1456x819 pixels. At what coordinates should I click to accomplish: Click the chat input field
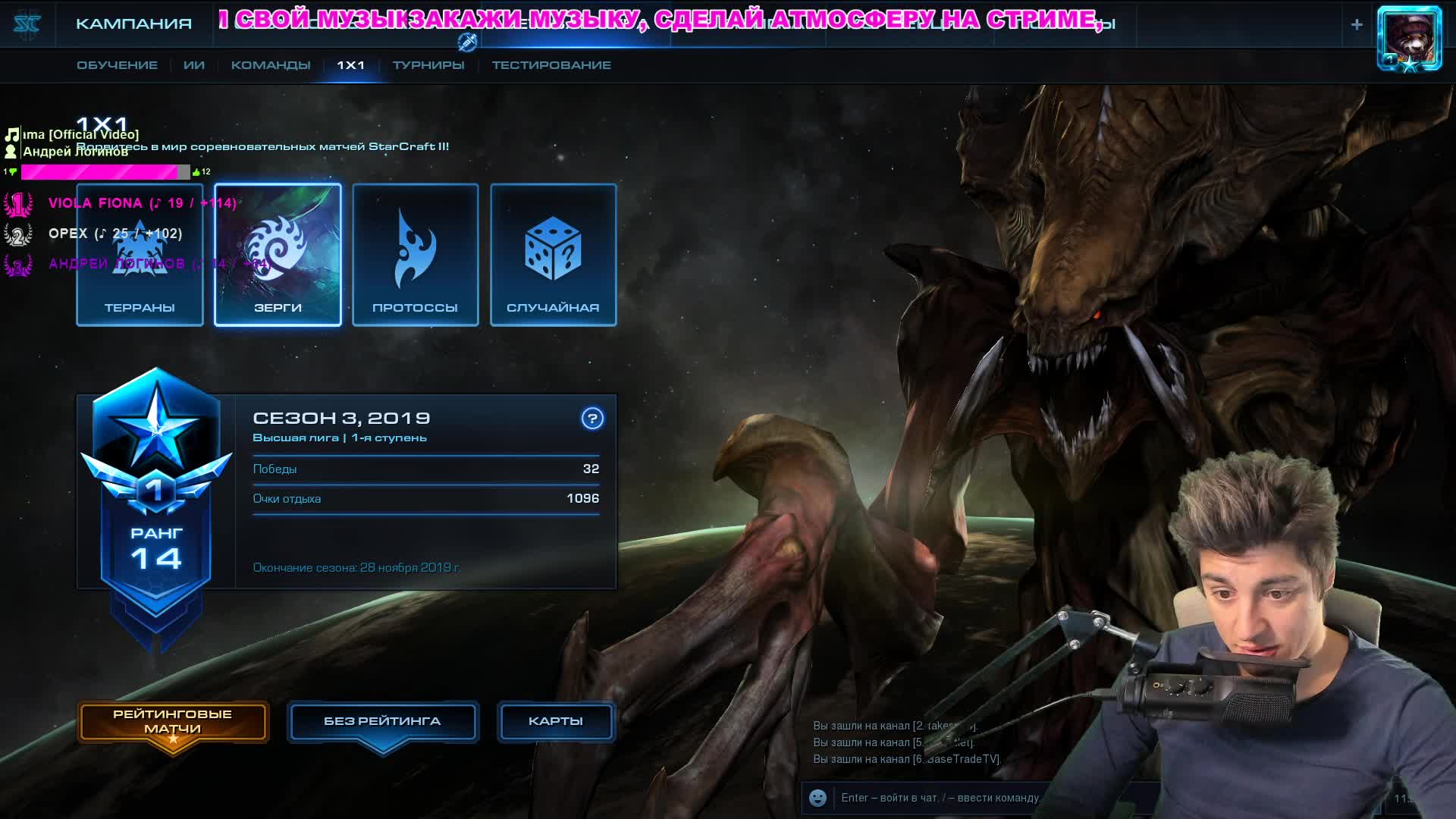(940, 798)
